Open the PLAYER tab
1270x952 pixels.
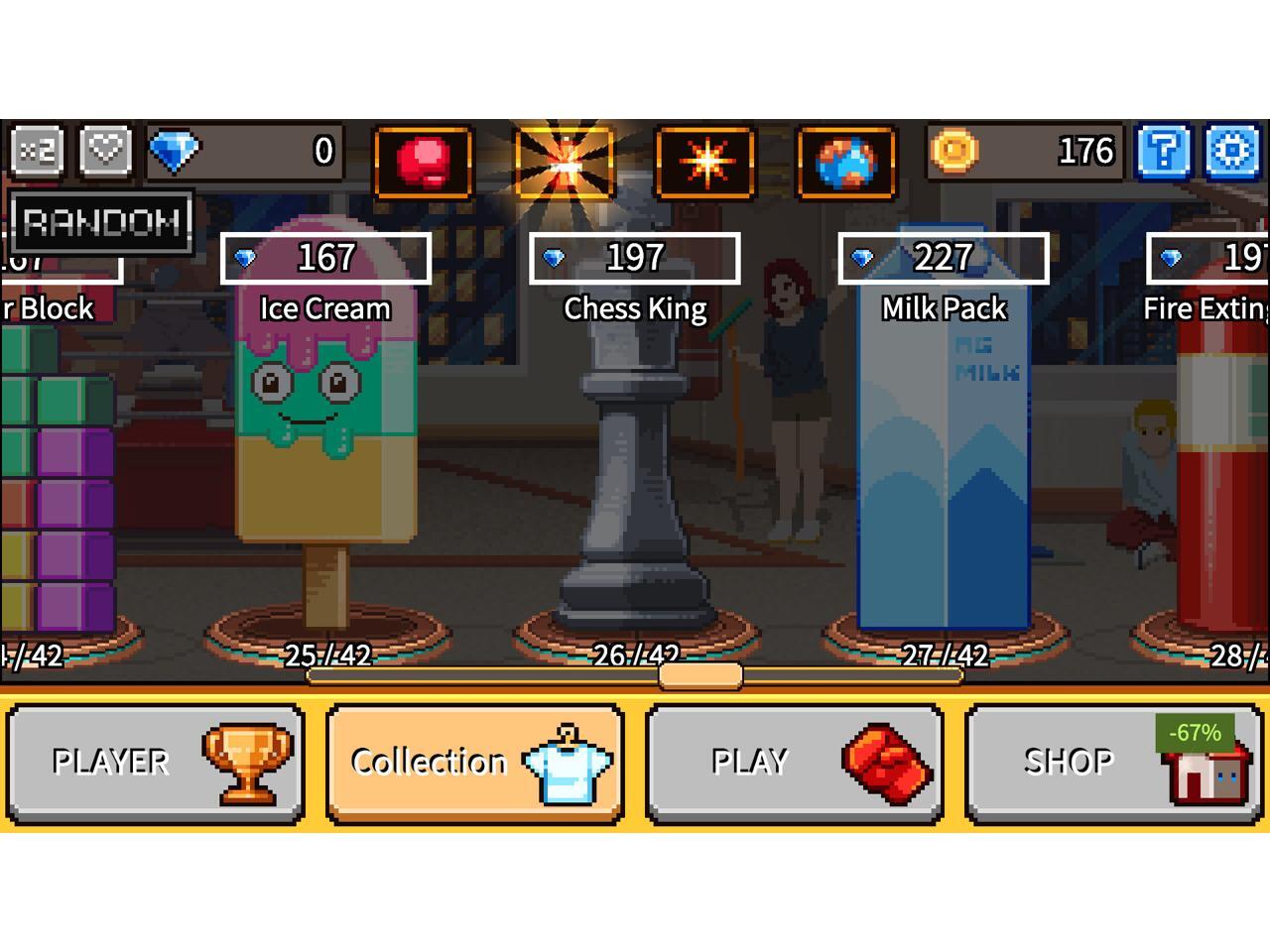[x=155, y=763]
